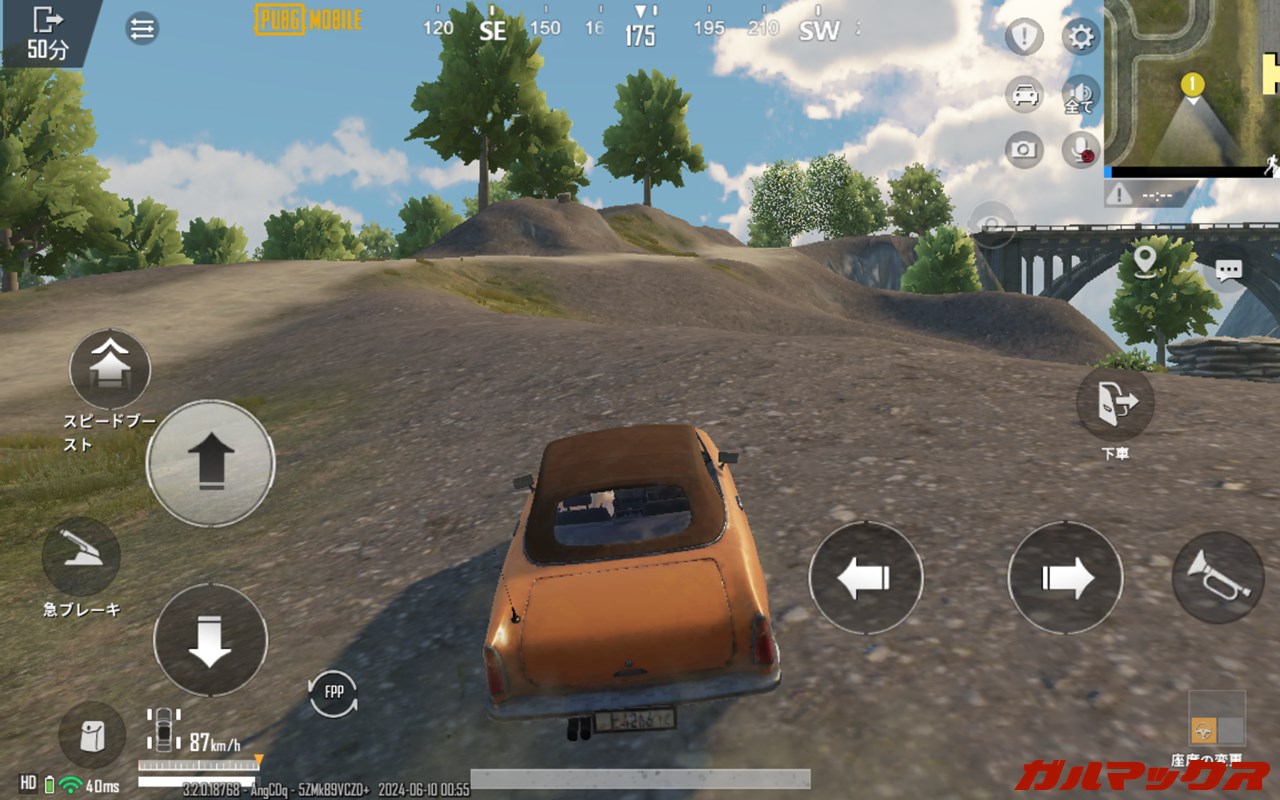
Task: Activate the speed boost button
Action: pos(110,369)
